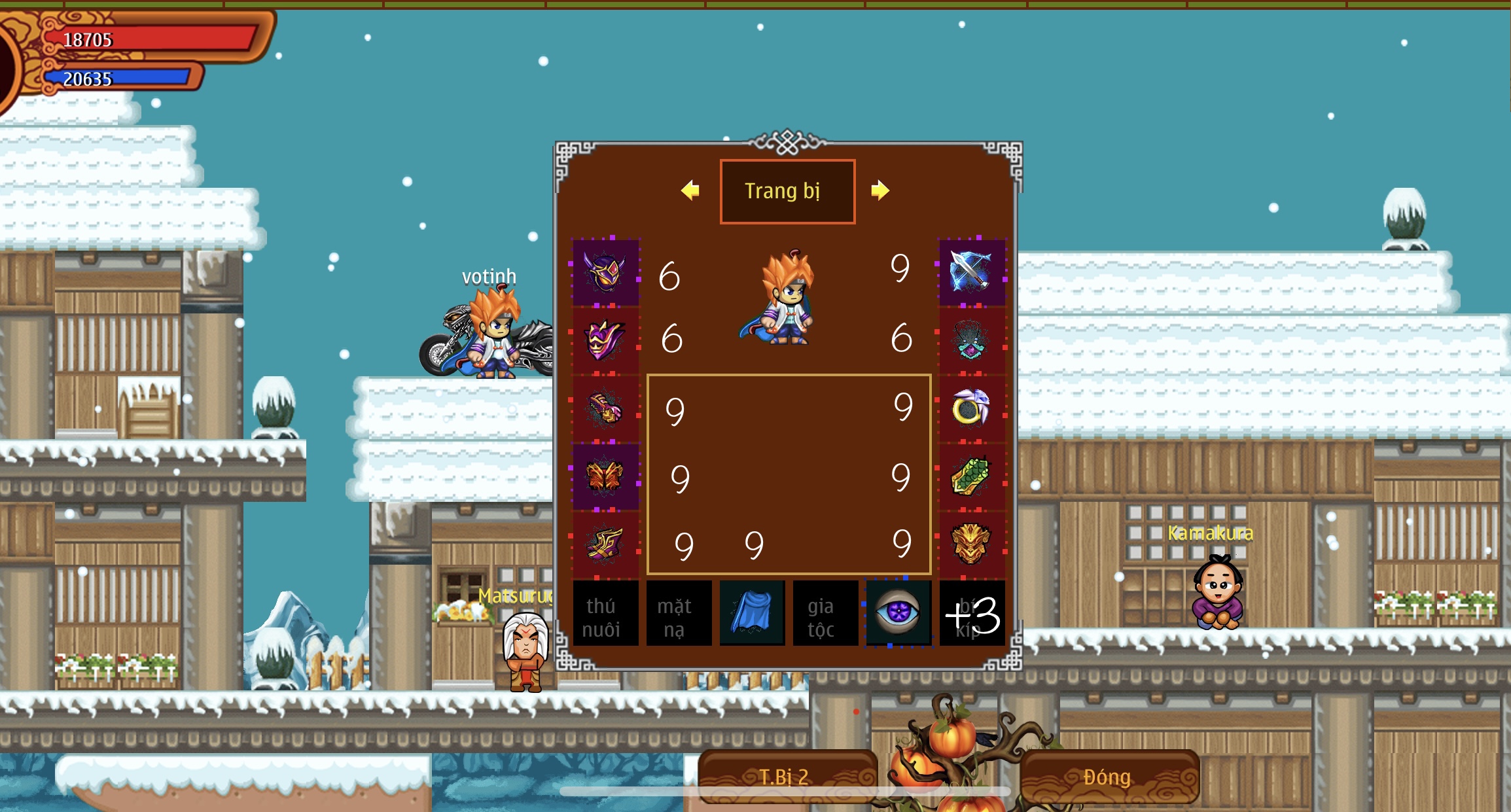The width and height of the screenshot is (1511, 812).
Task: Go to previous panel with left arrow
Action: 690,190
